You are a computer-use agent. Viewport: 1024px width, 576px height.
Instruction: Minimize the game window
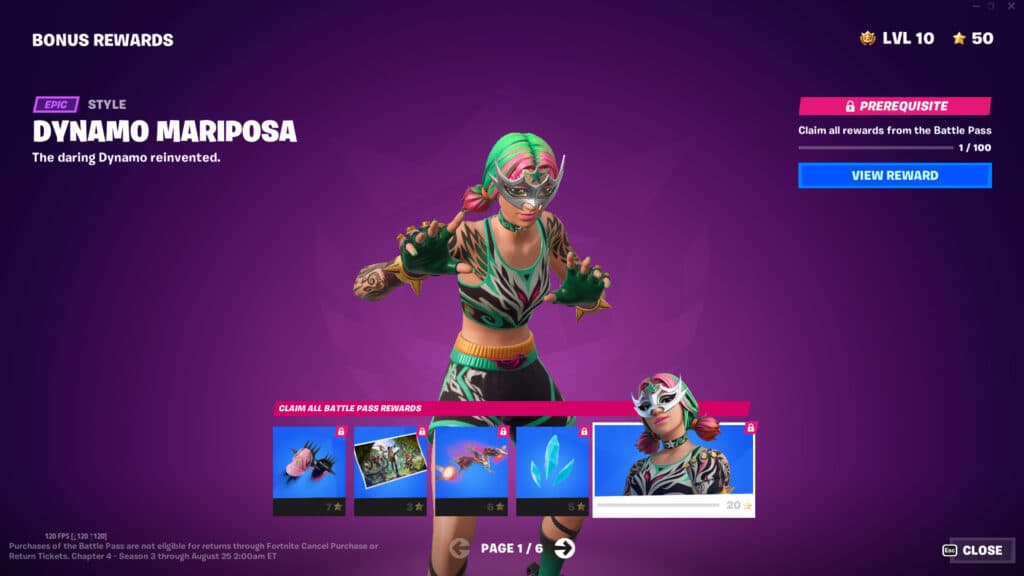(974, 6)
